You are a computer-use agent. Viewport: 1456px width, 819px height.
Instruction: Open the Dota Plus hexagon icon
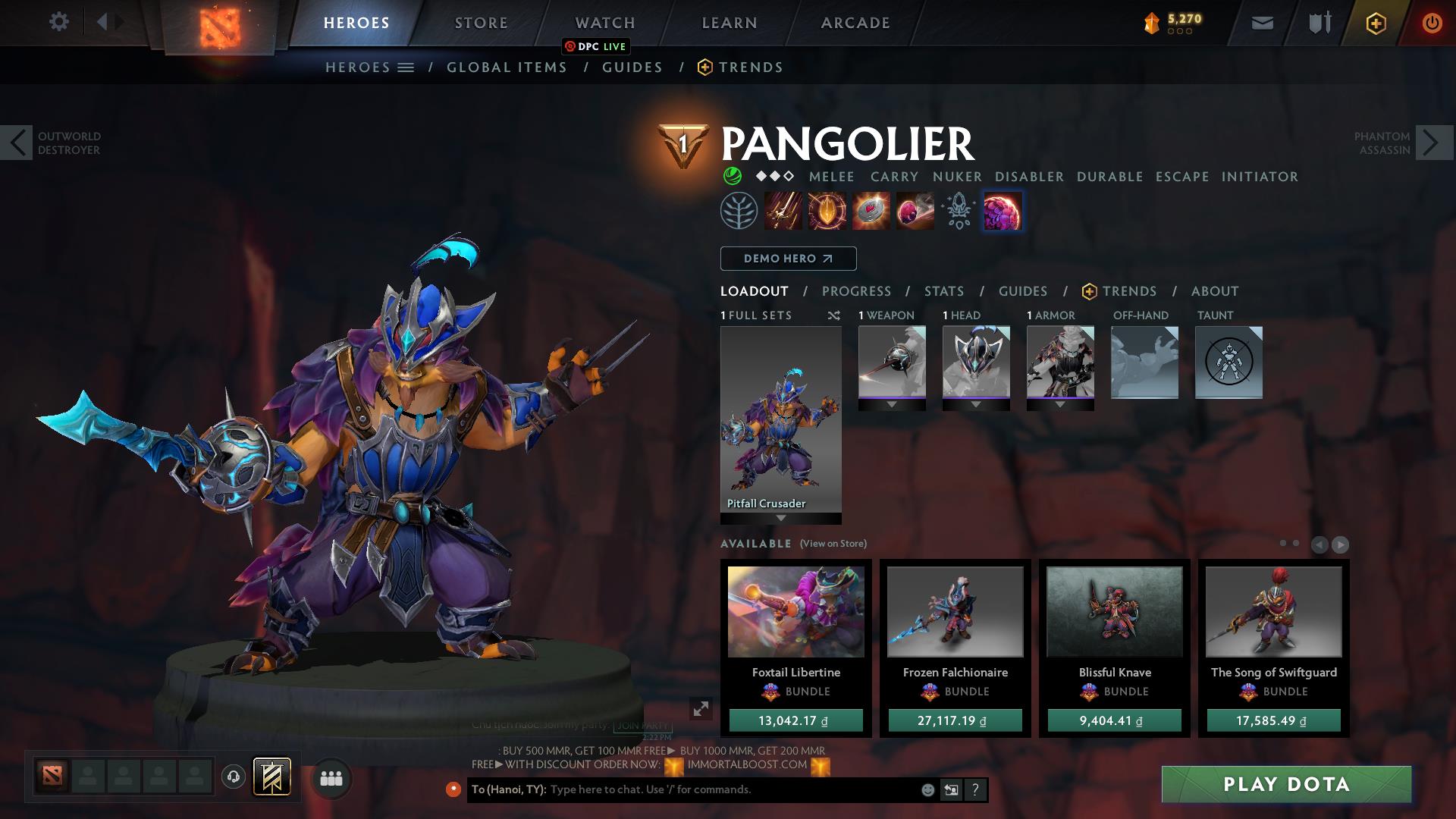pos(1376,23)
